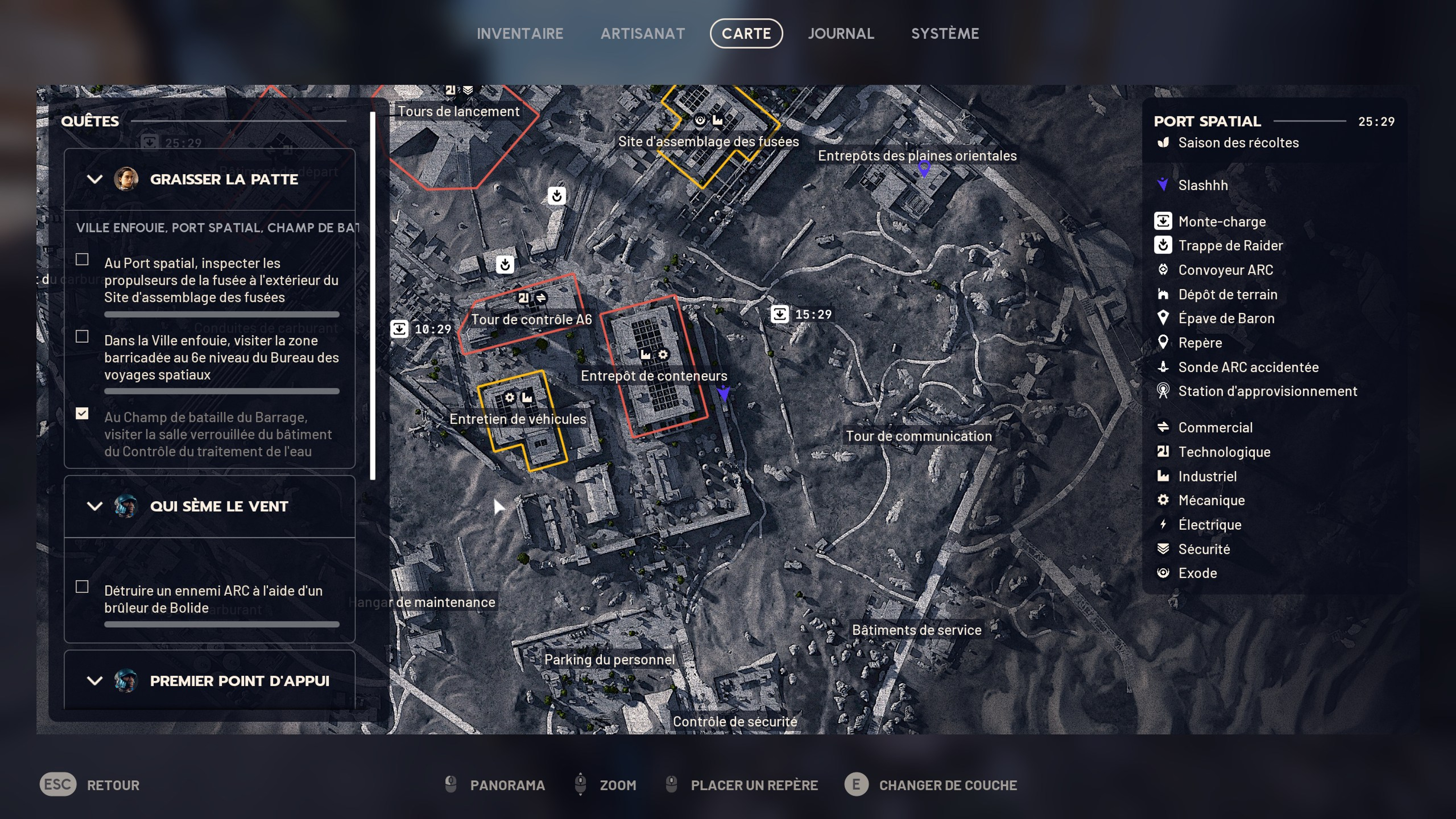Image resolution: width=1456 pixels, height=819 pixels.
Task: Collapse the GRAISSER LA PATTE quest
Action: click(x=94, y=179)
